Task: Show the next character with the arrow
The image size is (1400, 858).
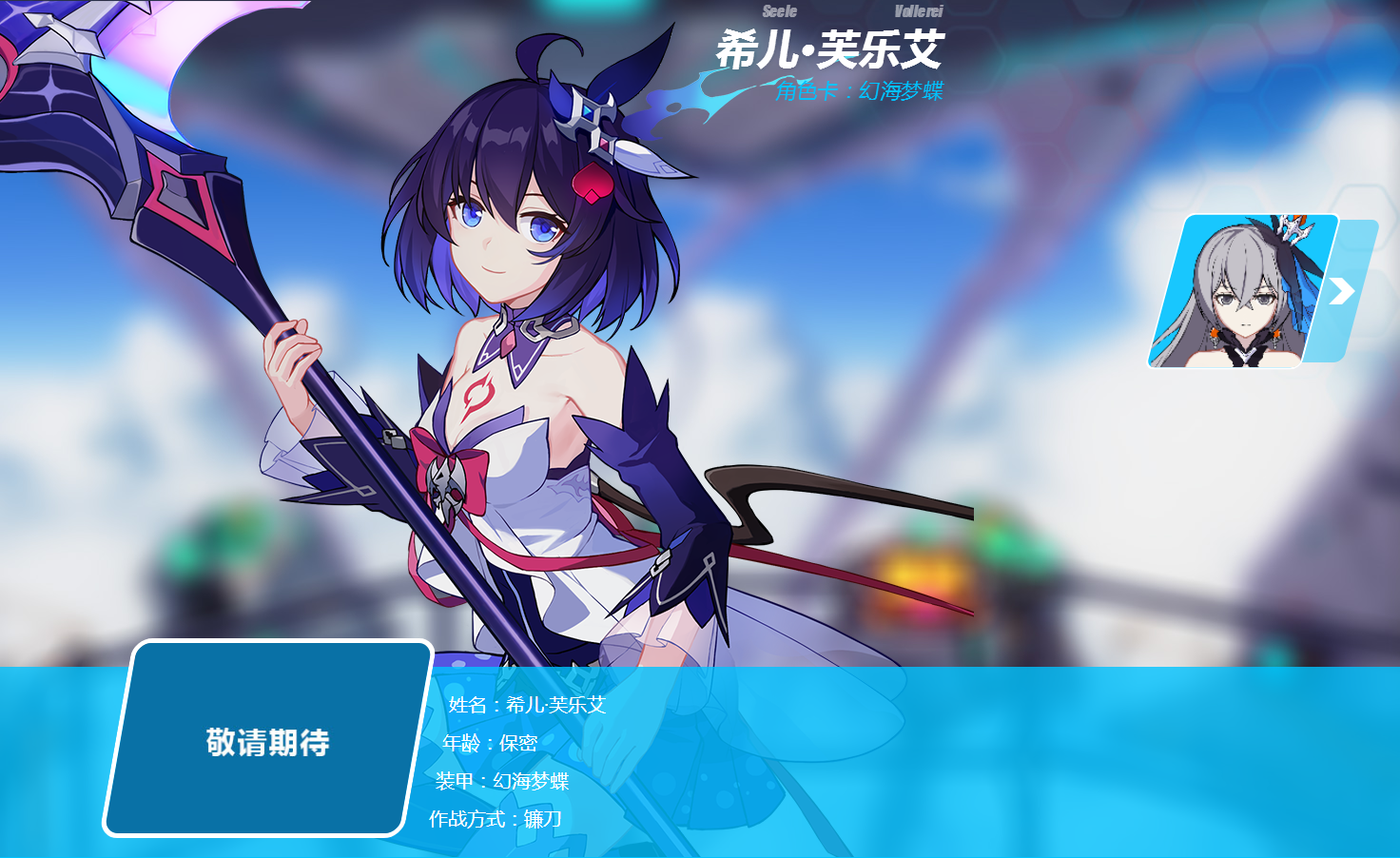Action: 1342,291
